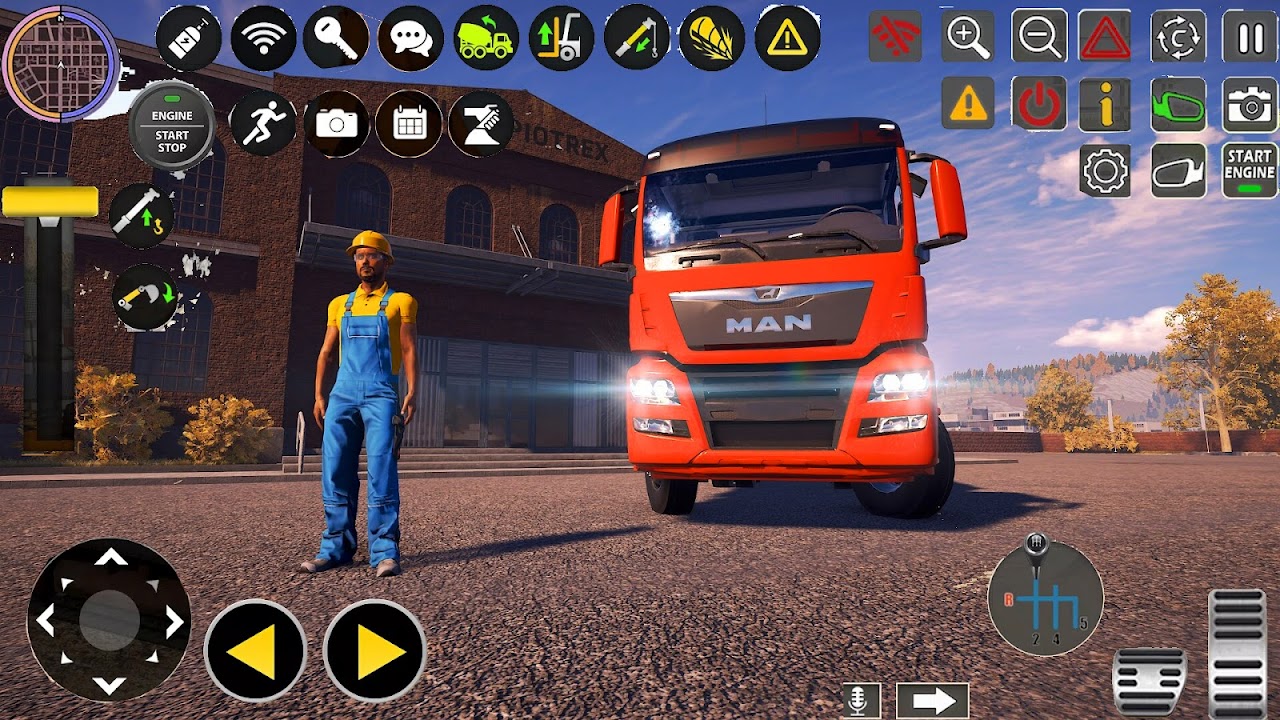Toggle the Wi-Fi signal icon
Screen dimensions: 1280x720
pyautogui.click(x=263, y=38)
